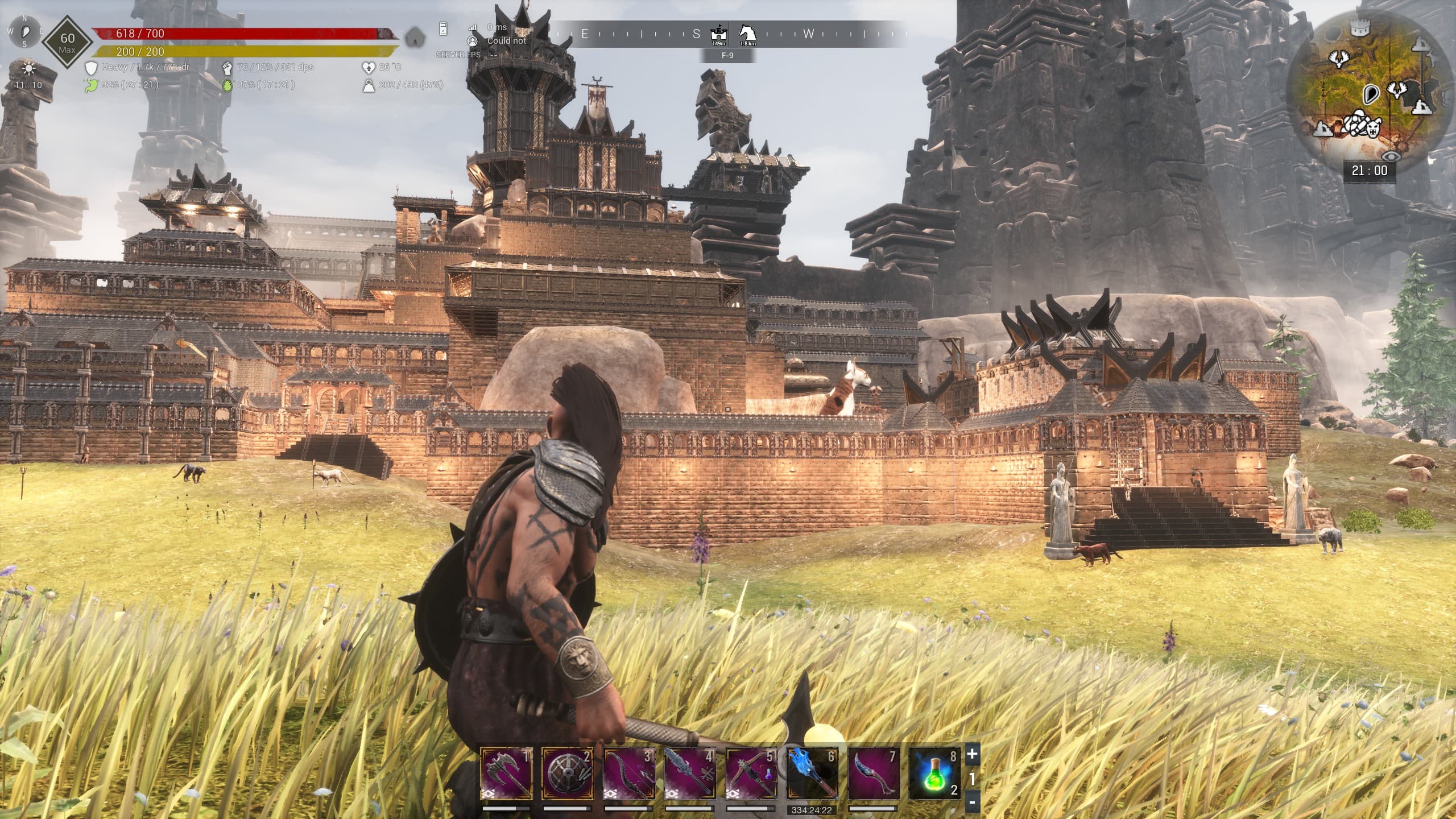Click the minus button beside the hotbar
Screen dimensions: 1456x819
[x=973, y=803]
